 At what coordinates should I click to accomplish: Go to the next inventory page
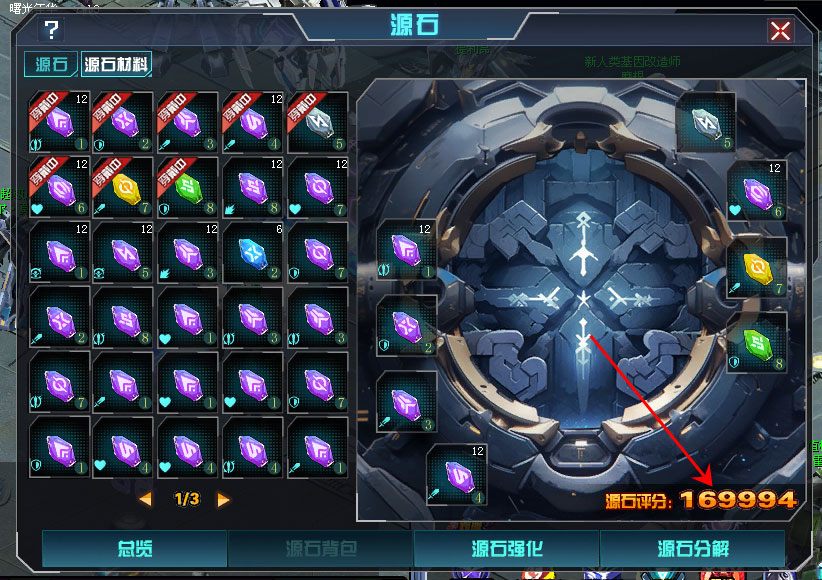coord(223,499)
